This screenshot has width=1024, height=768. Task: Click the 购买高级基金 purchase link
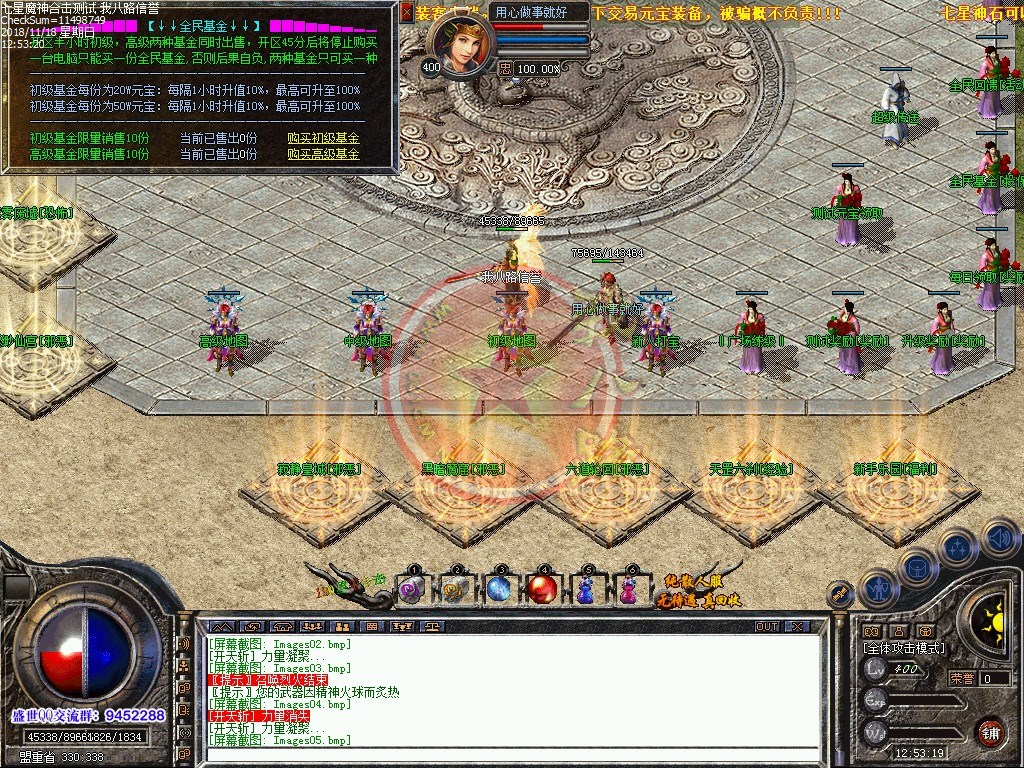point(323,154)
